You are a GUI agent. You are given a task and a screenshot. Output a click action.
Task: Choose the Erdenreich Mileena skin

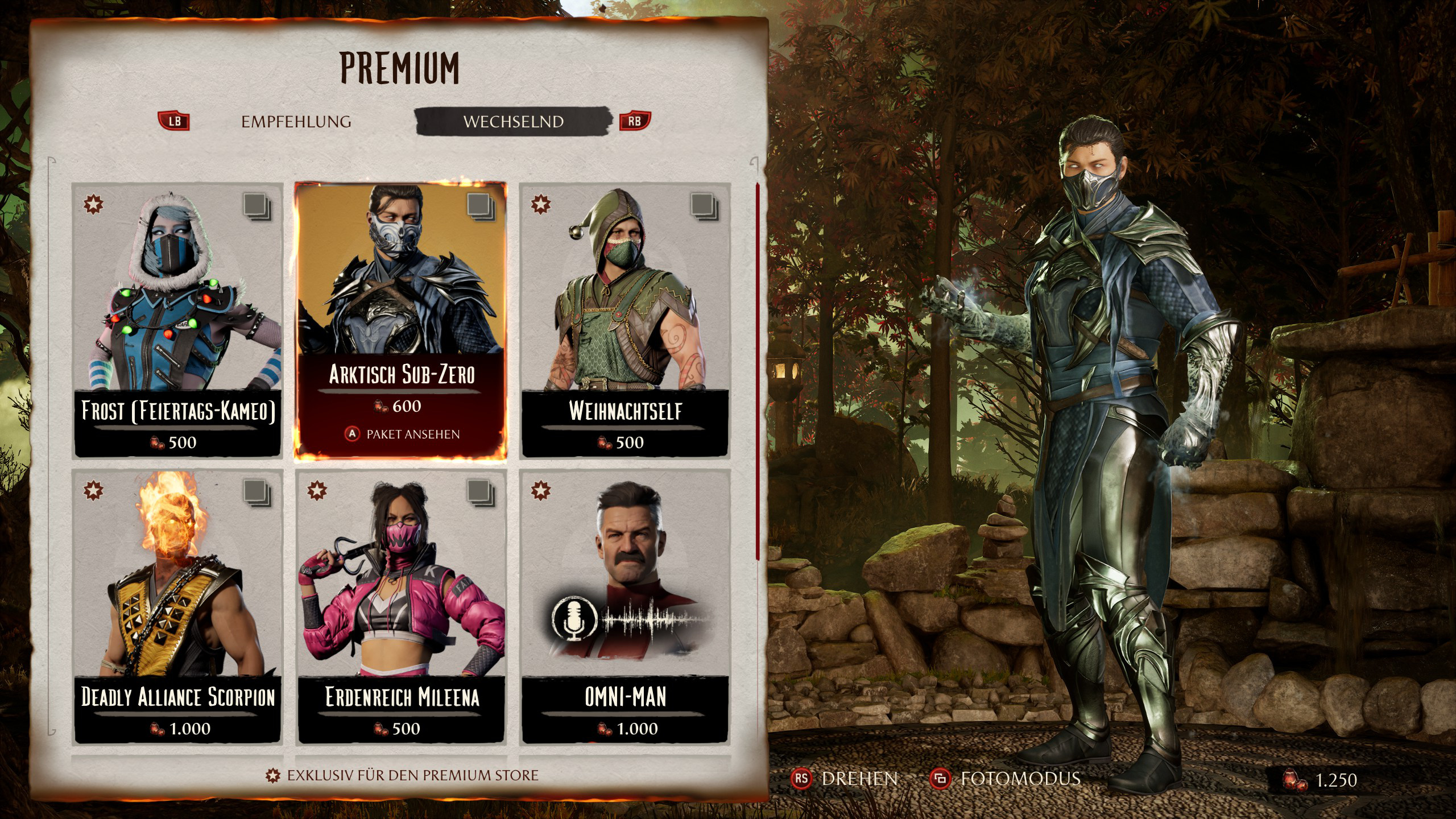pyautogui.click(x=401, y=606)
